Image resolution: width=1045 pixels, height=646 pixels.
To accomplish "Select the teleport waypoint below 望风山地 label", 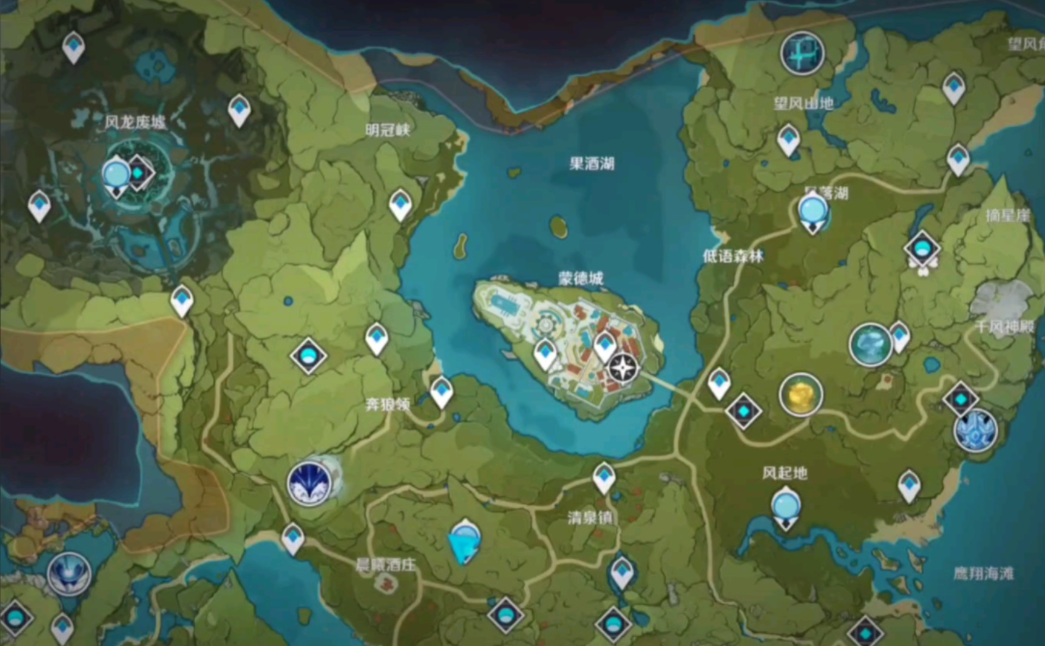I will 789,139.
